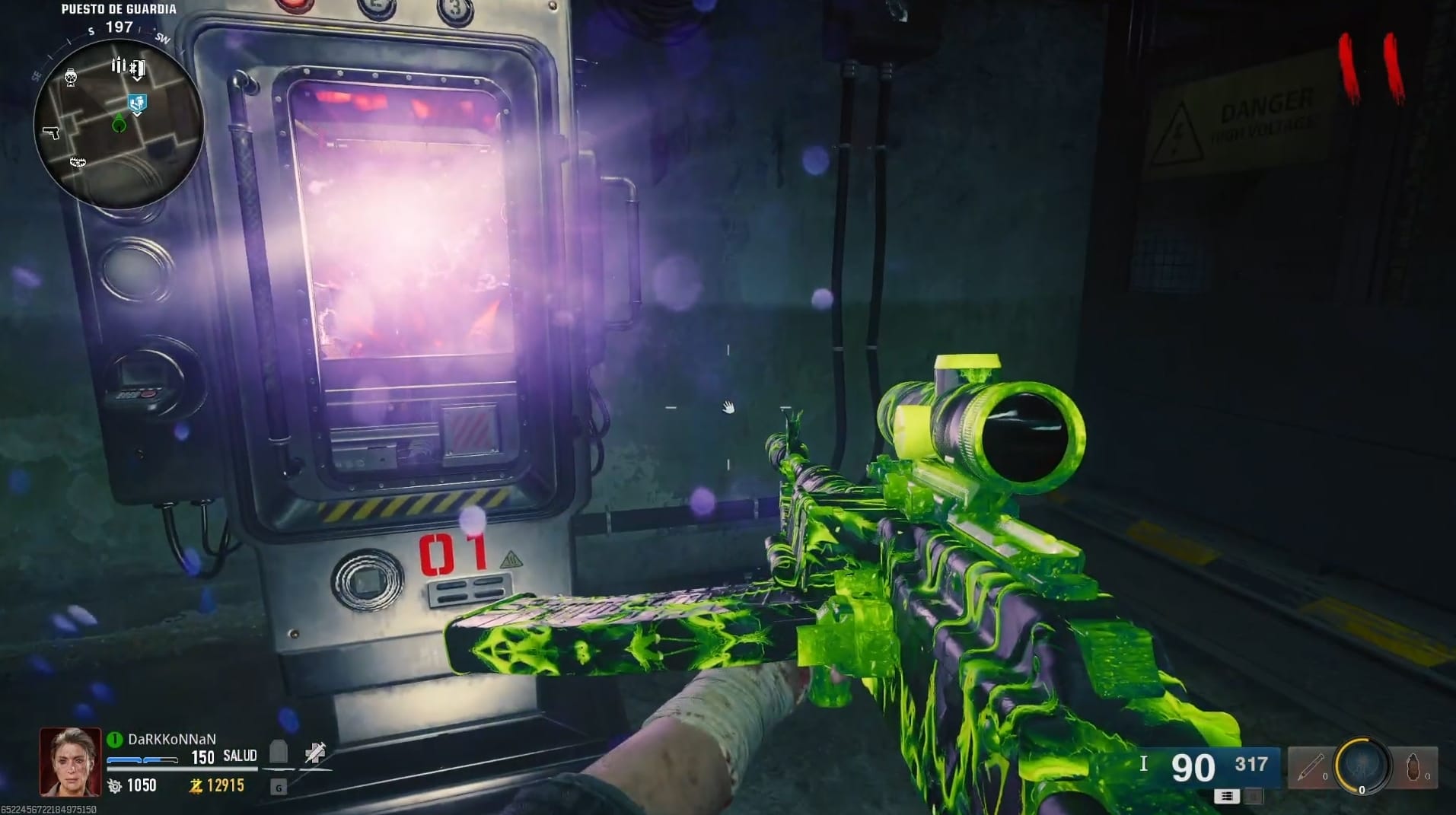The image size is (1456, 815).
Task: Click the golden Essence currency icon beside 12915
Action: pos(195,787)
